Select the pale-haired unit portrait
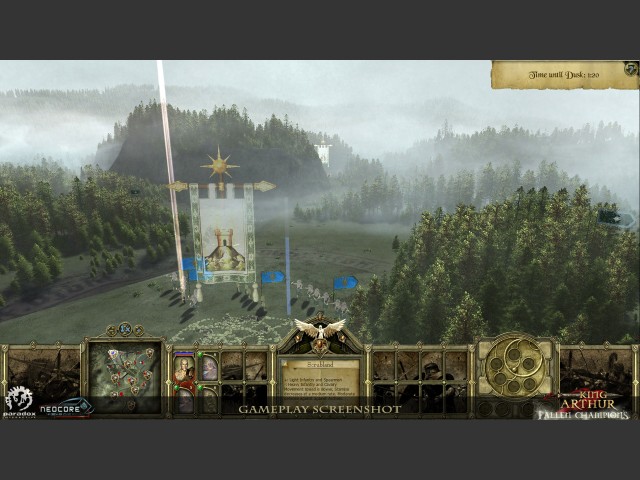Viewport: 640px width, 480px height. [x=208, y=368]
